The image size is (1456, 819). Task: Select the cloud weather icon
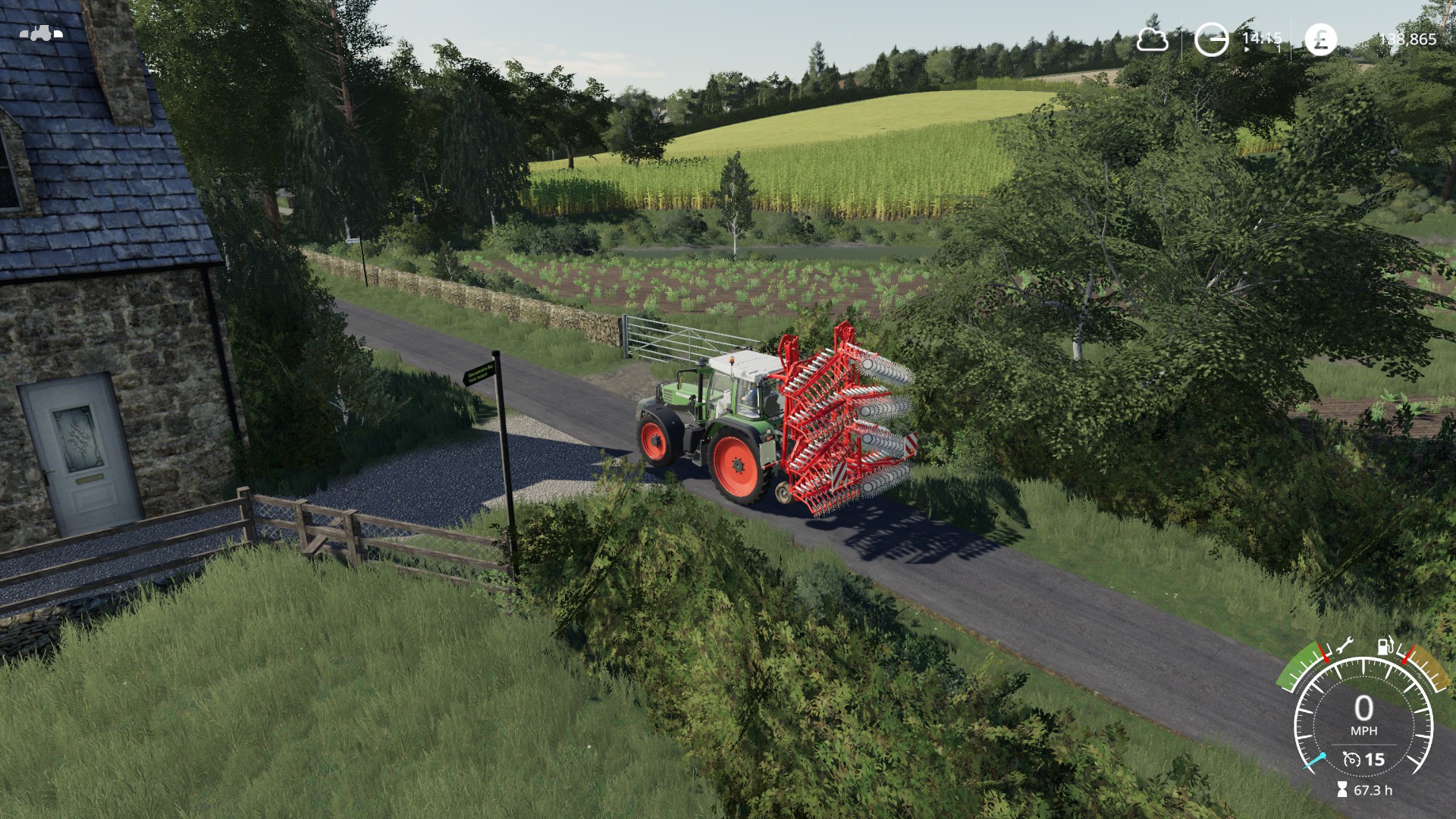(1151, 39)
